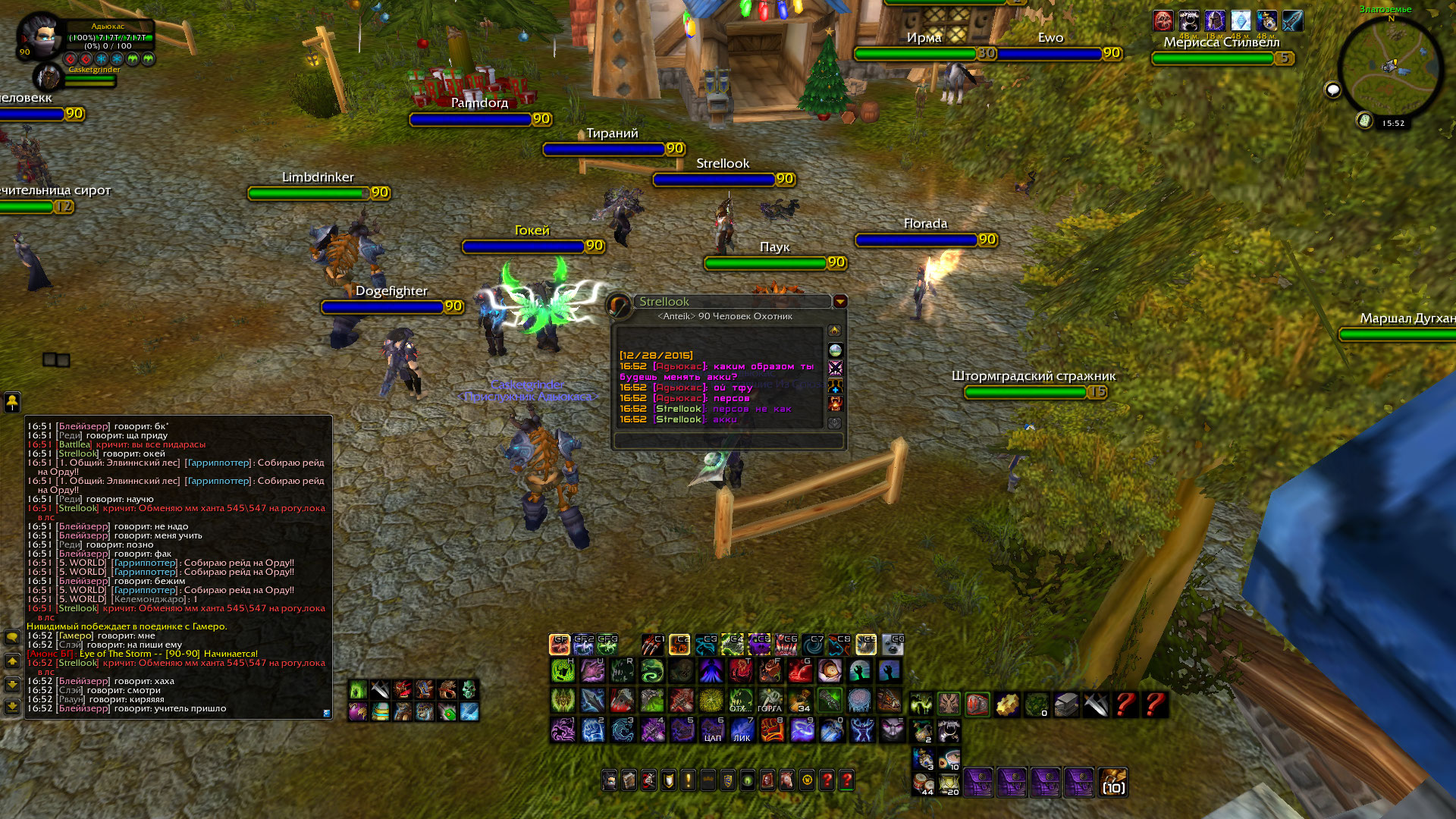The height and width of the screenshot is (819, 1456).
Task: Click the yellow exclamation mark micro menu button
Action: click(689, 780)
